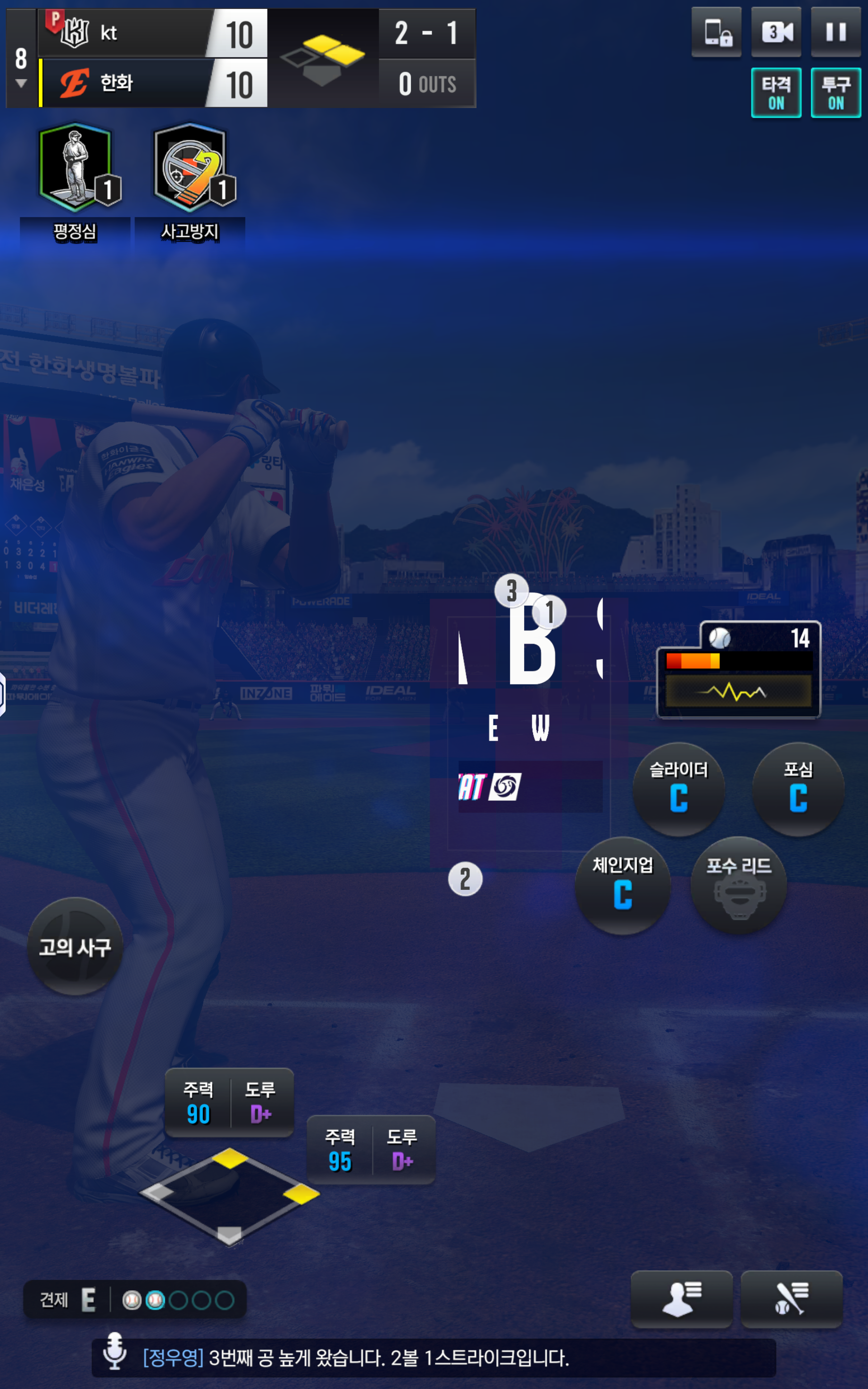Tap the pitcher stamina gauge panel

coord(738,669)
